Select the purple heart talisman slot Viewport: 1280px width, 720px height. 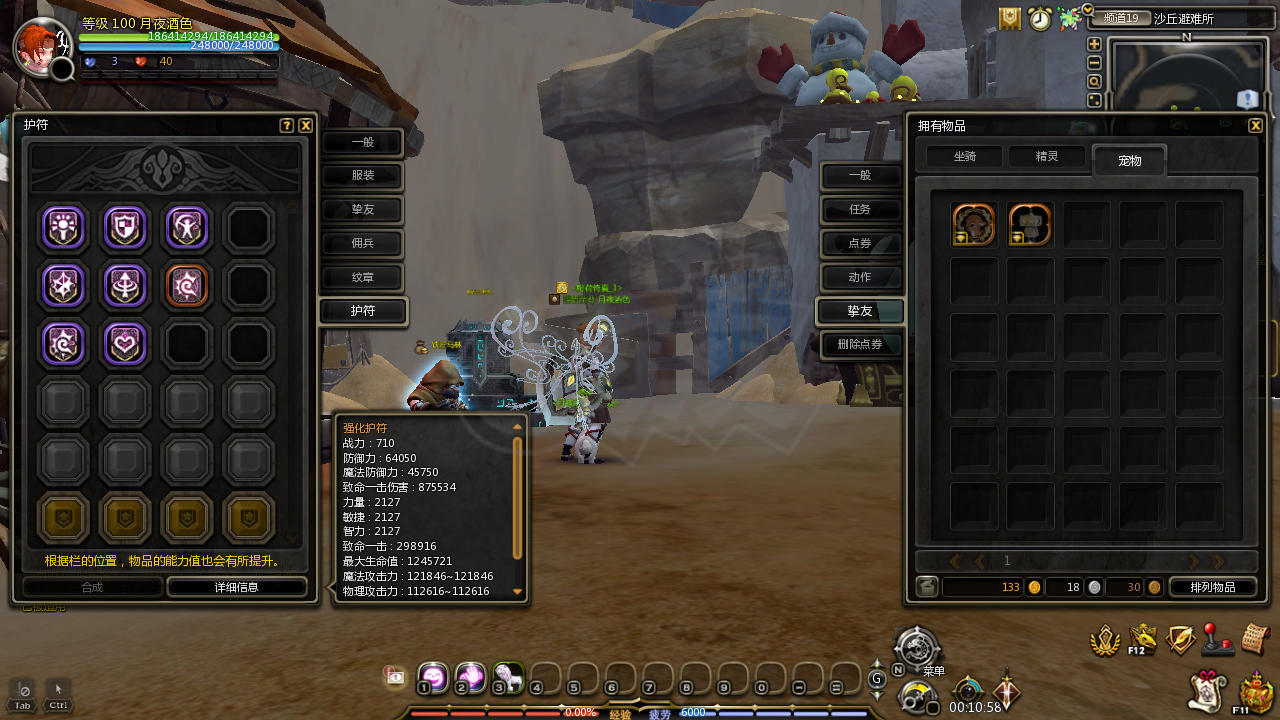click(125, 343)
